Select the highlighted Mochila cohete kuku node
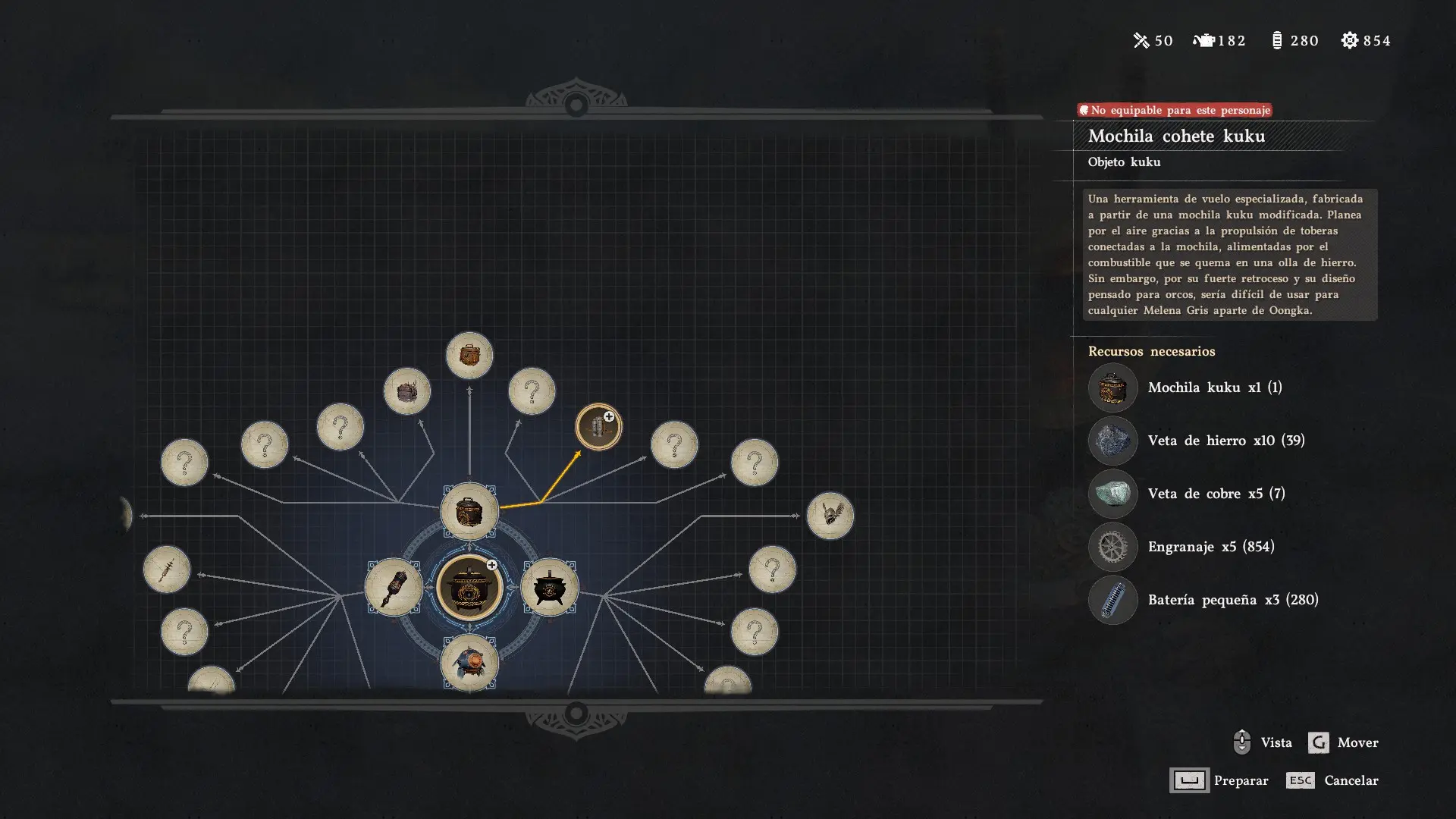This screenshot has width=1456, height=819. [x=598, y=427]
